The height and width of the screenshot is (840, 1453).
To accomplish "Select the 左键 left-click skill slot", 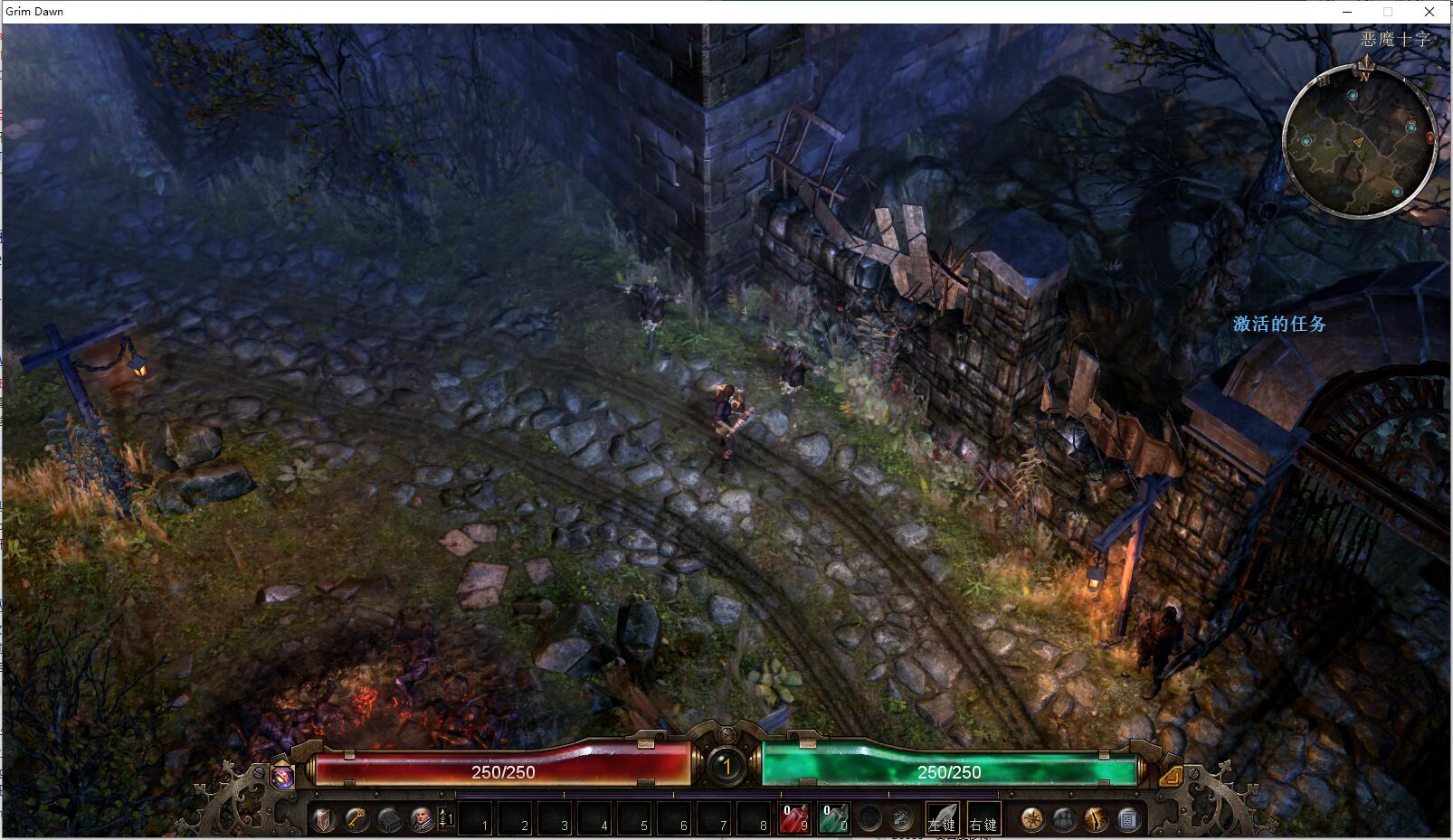I will [942, 819].
